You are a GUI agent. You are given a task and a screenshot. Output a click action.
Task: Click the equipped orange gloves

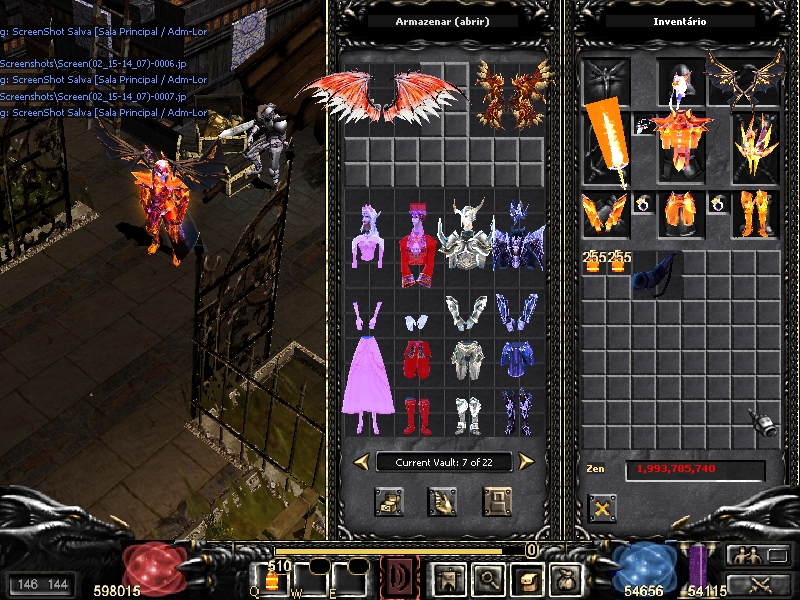click(x=604, y=212)
